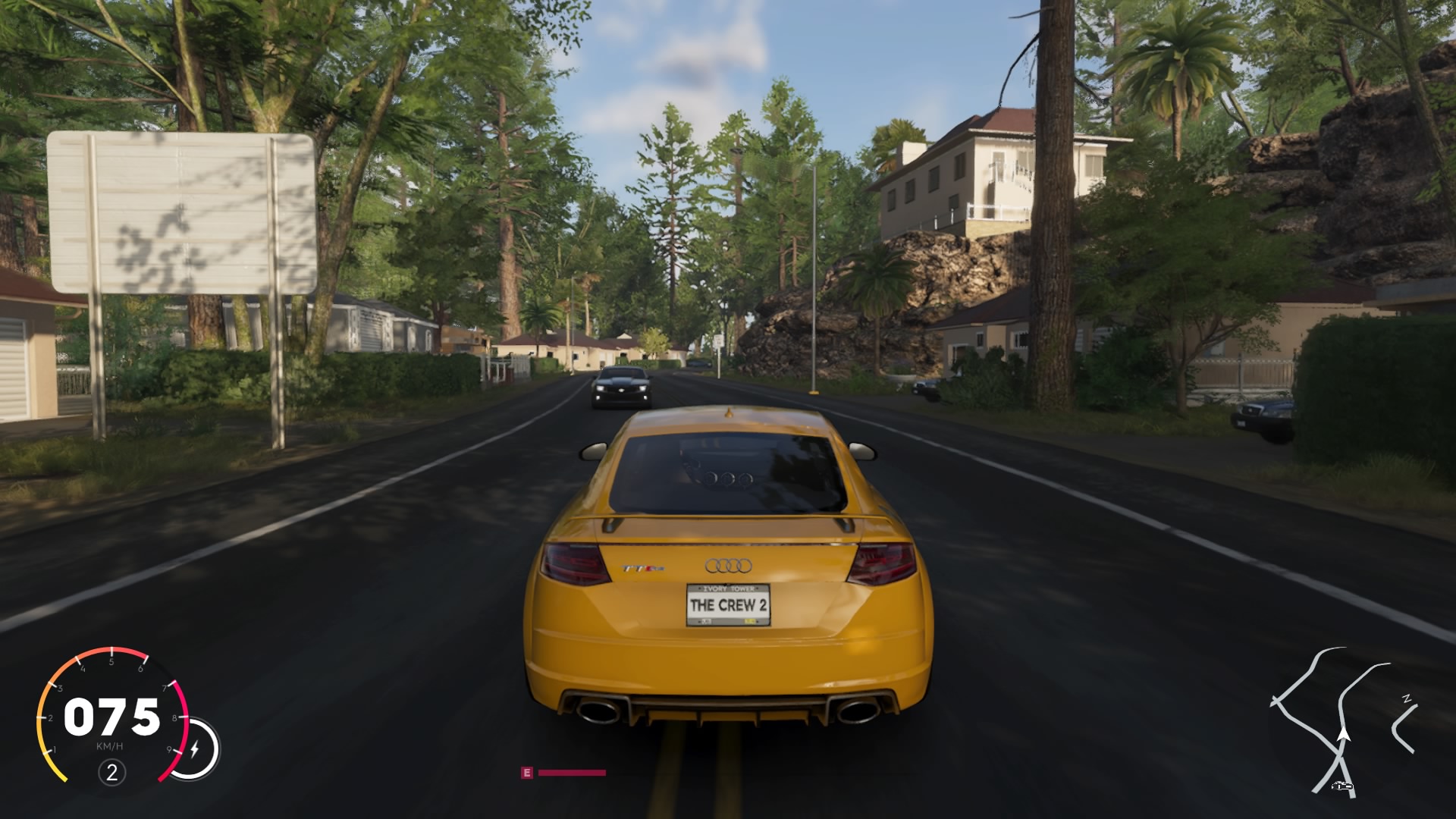Open the road minimap
Image resolution: width=1456 pixels, height=819 pixels.
(1344, 720)
